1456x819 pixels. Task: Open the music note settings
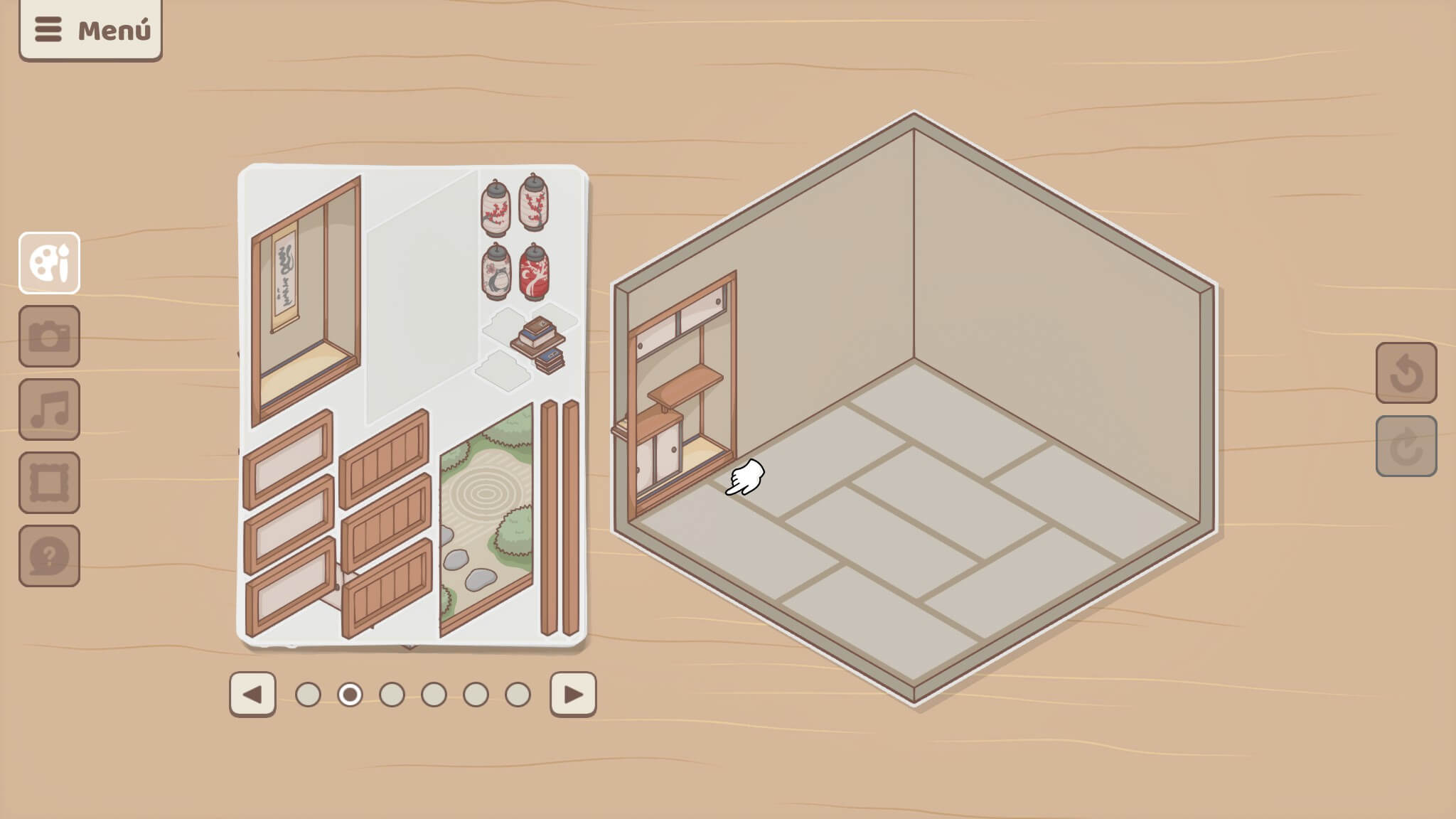tap(49, 409)
